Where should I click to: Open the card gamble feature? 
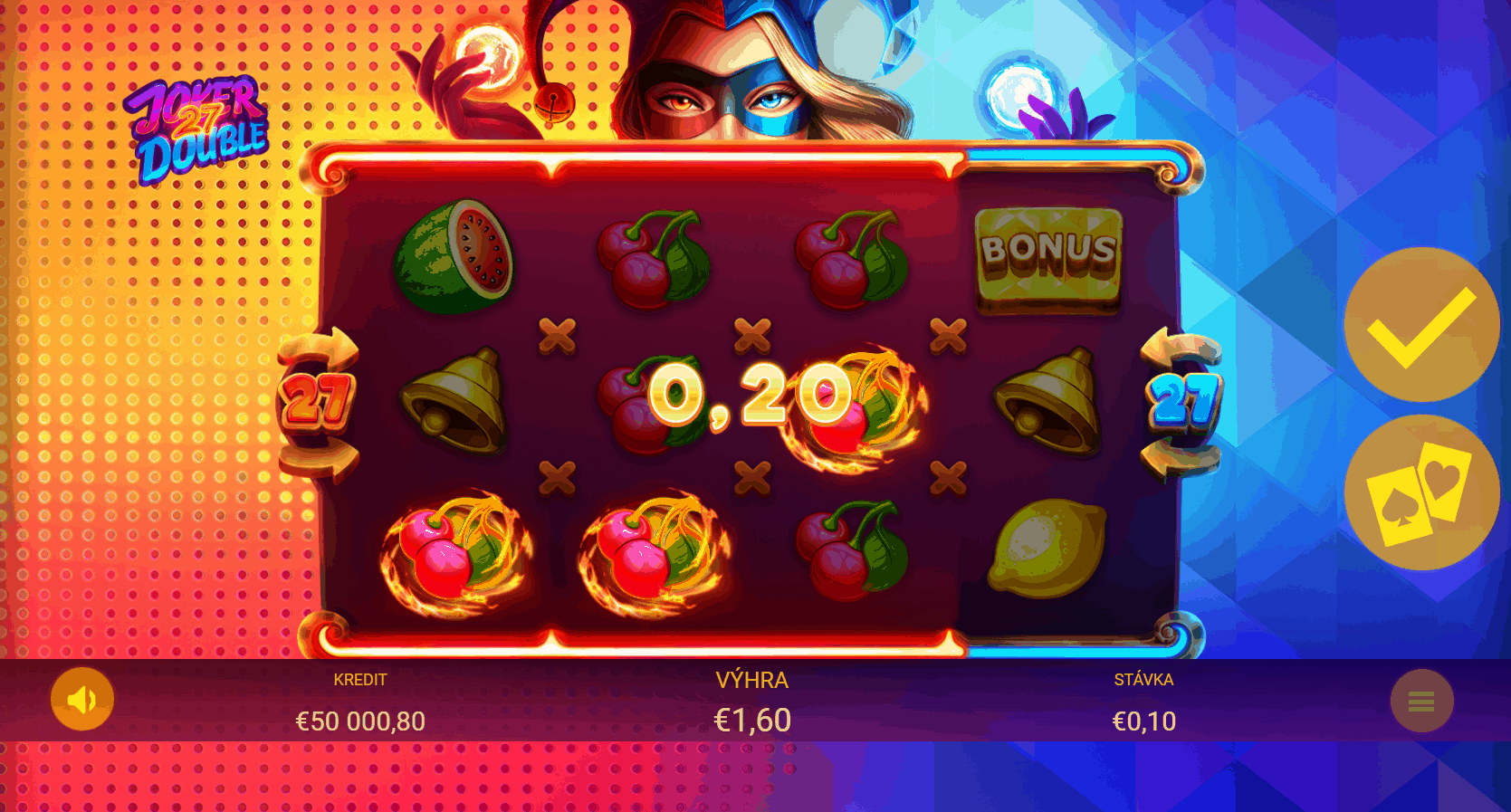point(1421,492)
